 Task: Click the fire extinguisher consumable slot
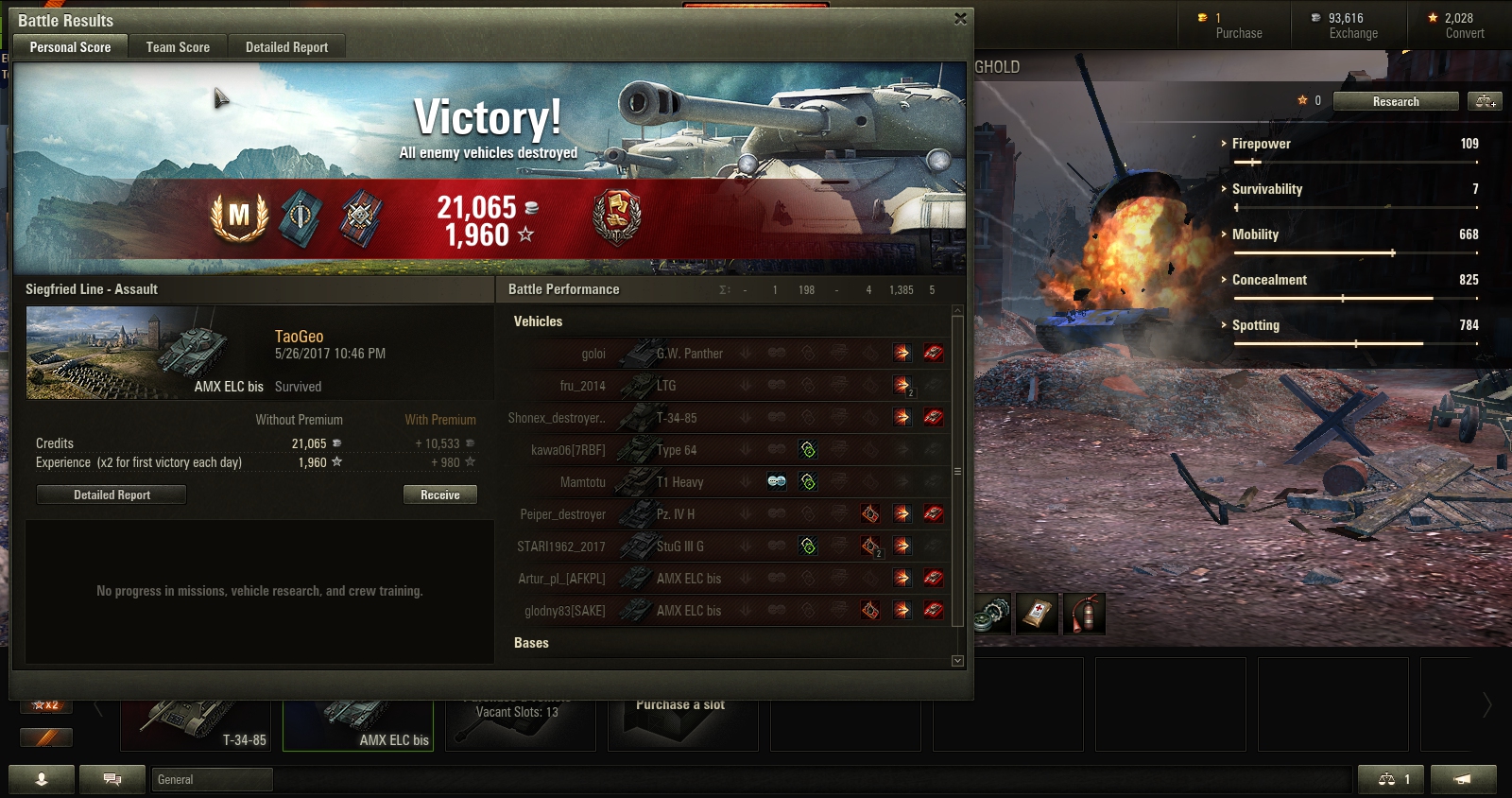click(x=1085, y=615)
